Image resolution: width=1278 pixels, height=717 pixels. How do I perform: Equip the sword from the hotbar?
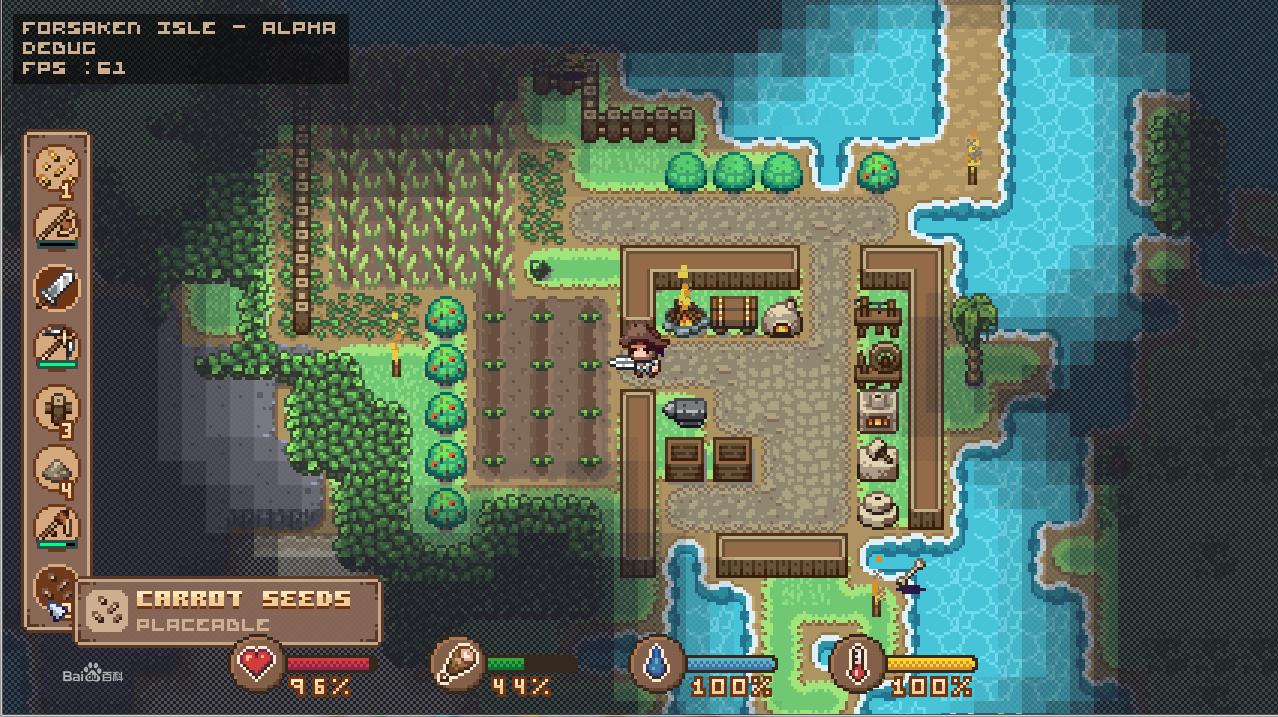click(x=57, y=288)
